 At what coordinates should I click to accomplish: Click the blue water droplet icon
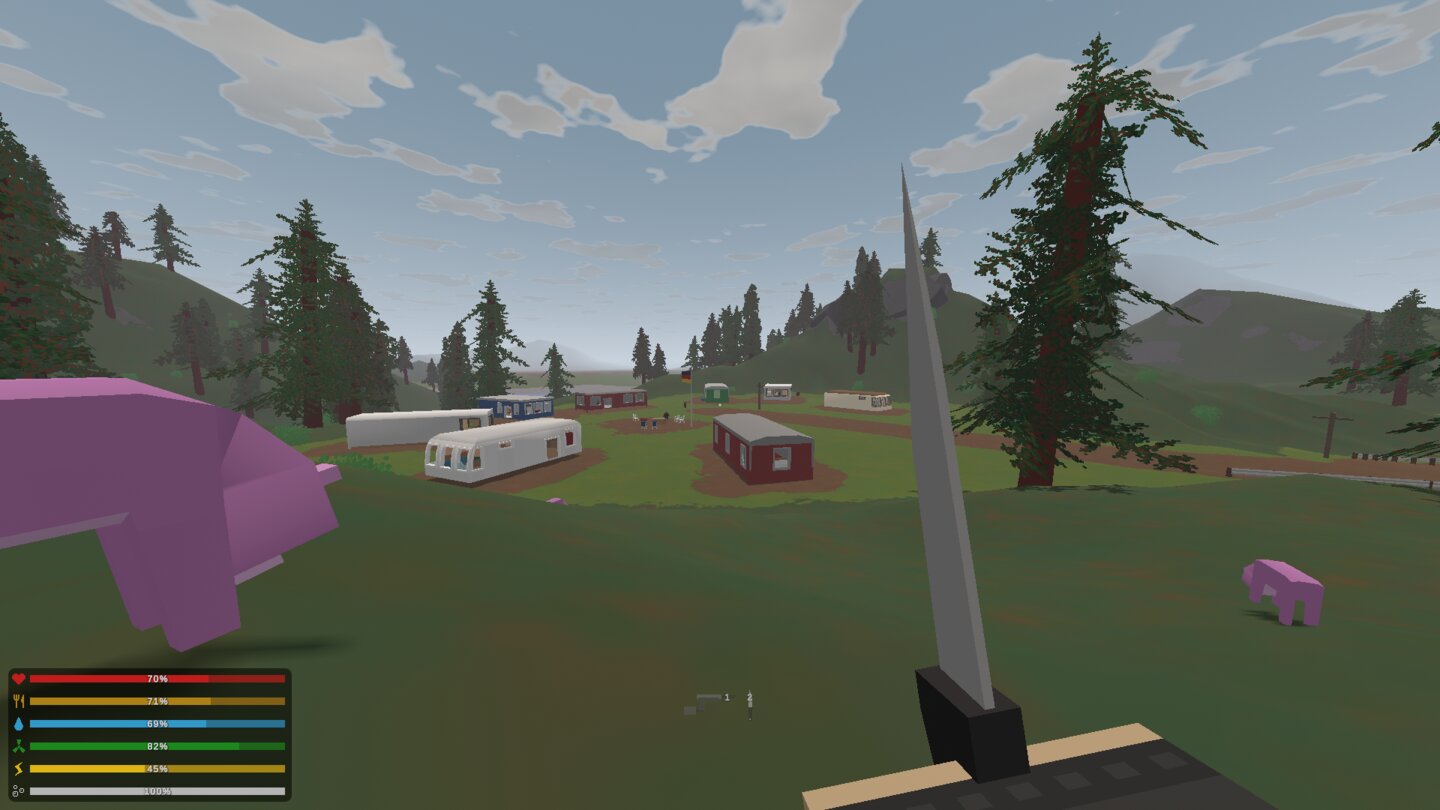point(18,723)
